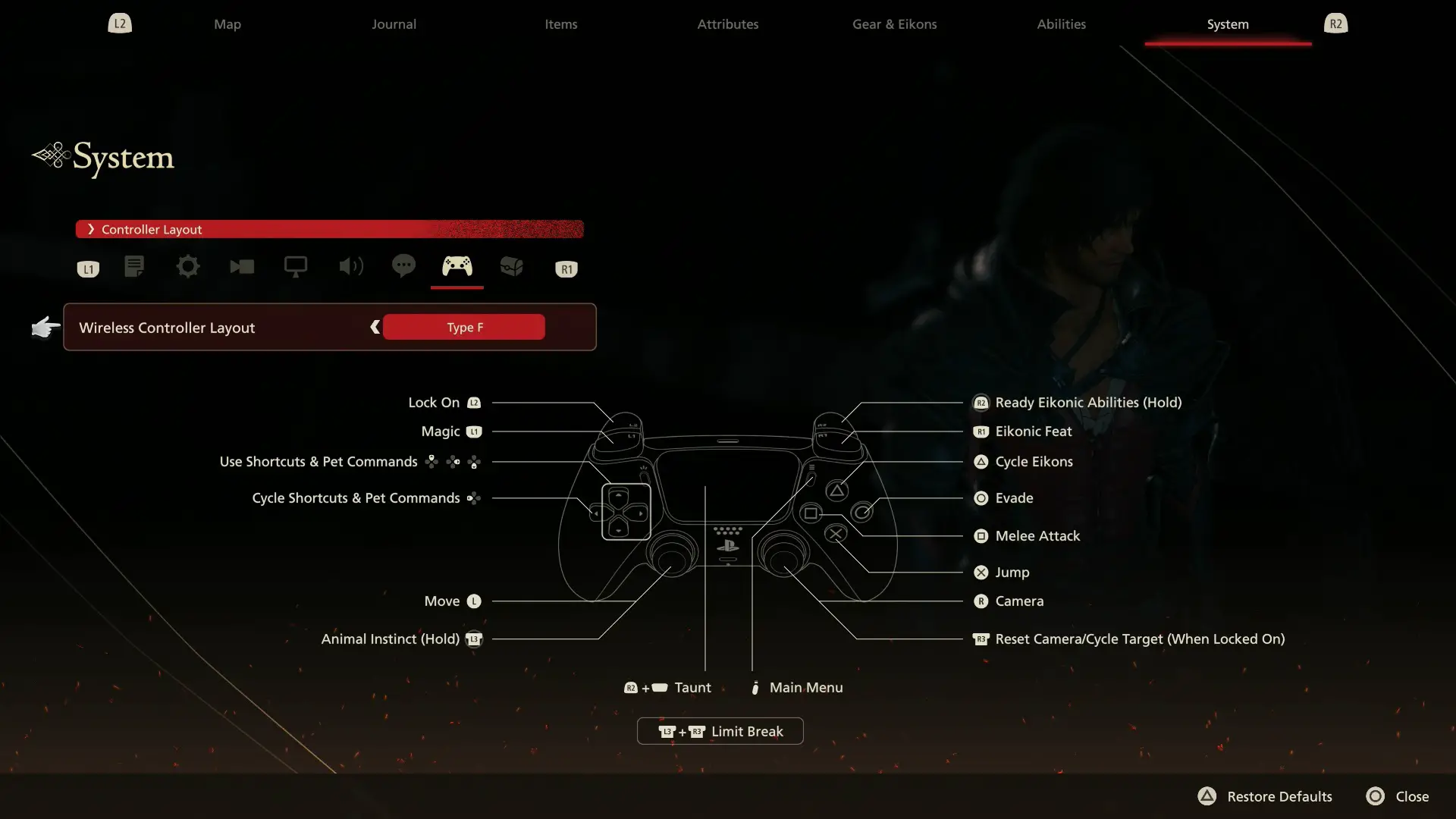Viewport: 1456px width, 819px height.
Task: Select the System tab
Action: click(1227, 24)
